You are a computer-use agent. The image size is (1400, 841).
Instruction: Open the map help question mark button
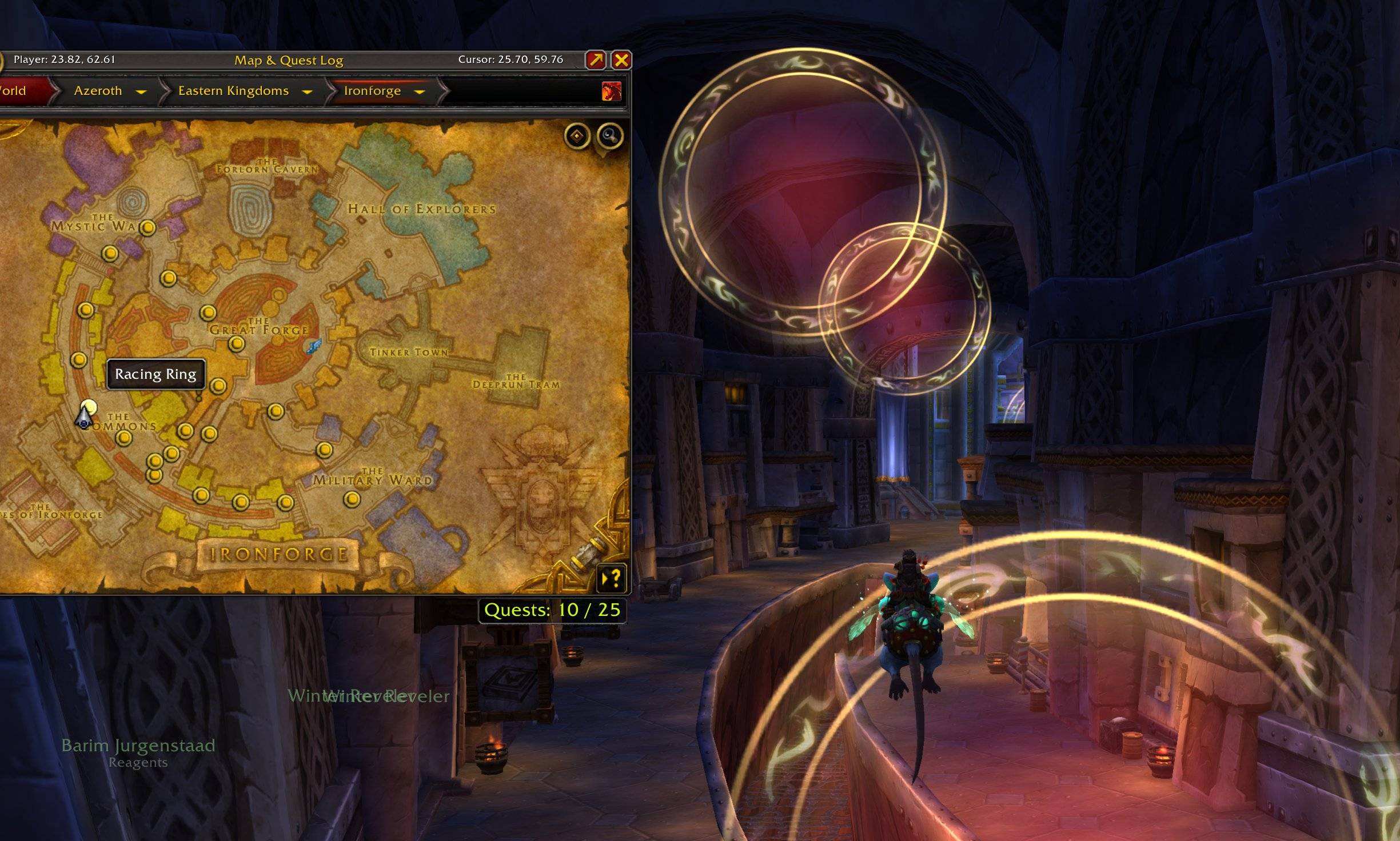pos(611,578)
